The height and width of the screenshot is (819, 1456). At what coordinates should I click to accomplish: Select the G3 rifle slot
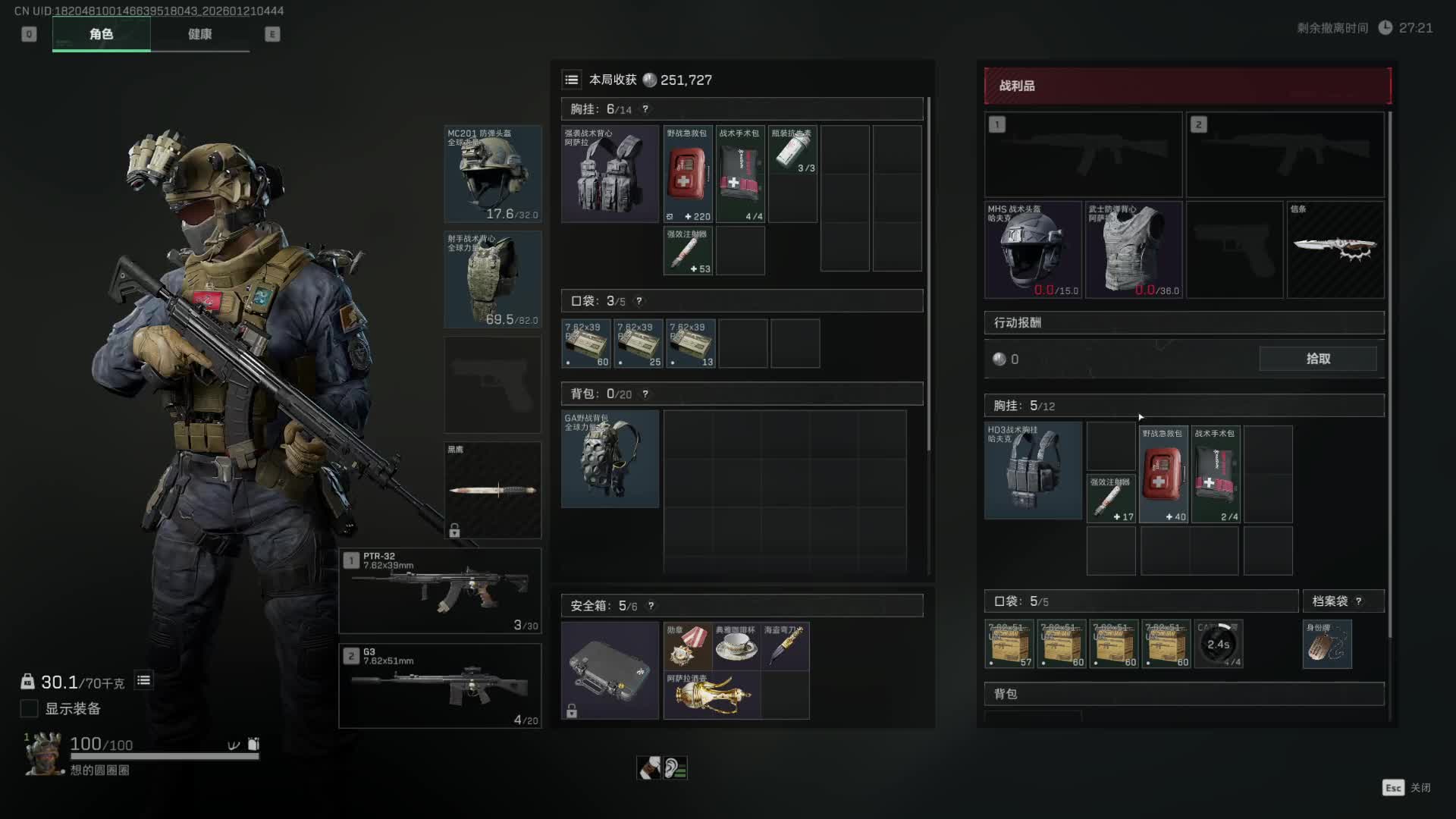[440, 686]
